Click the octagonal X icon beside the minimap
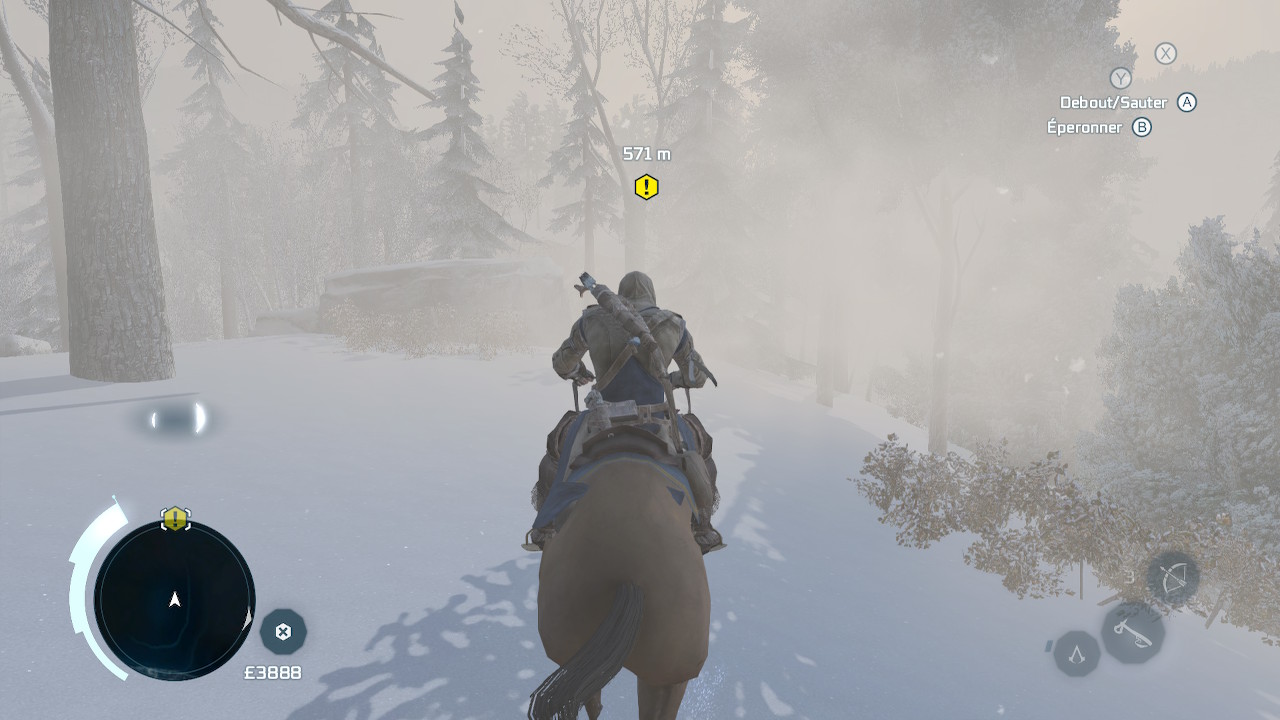1280x720 pixels. click(x=283, y=631)
